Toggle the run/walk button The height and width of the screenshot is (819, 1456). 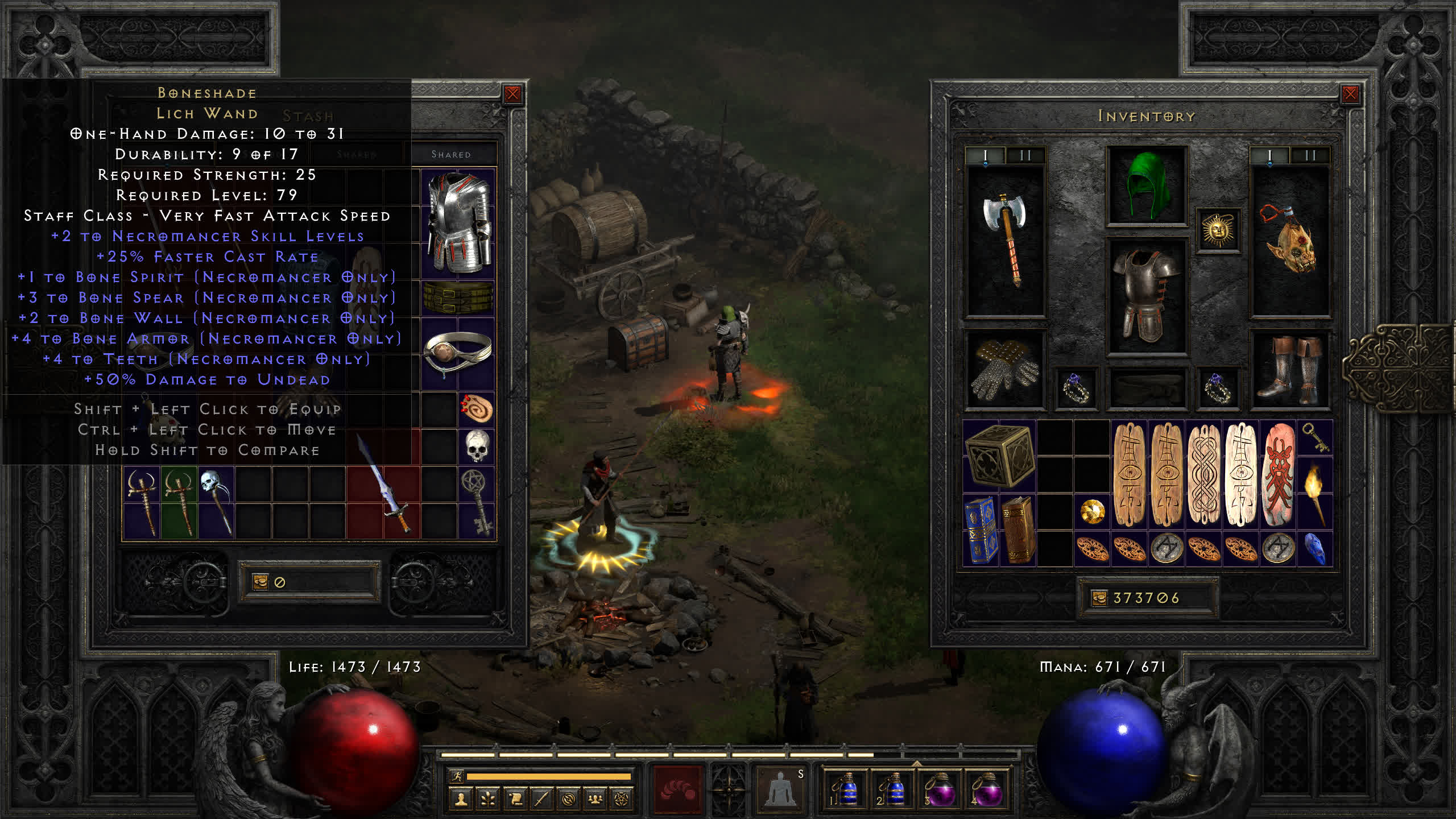pyautogui.click(x=457, y=776)
